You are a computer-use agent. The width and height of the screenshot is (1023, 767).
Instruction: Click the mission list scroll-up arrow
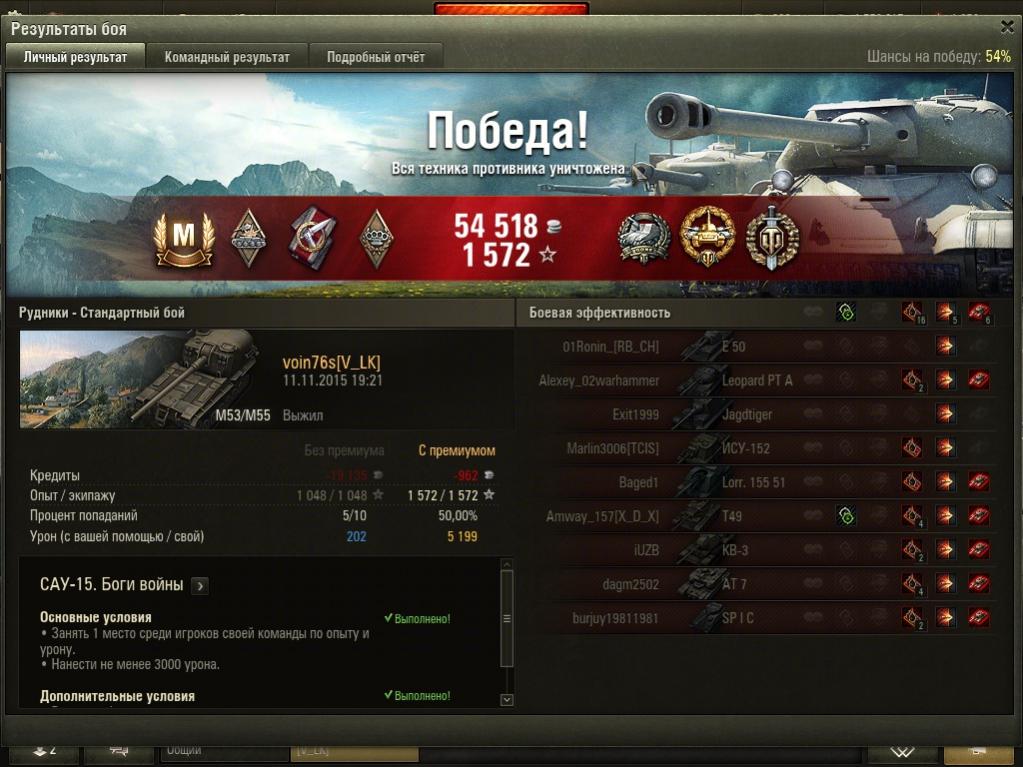(x=506, y=565)
